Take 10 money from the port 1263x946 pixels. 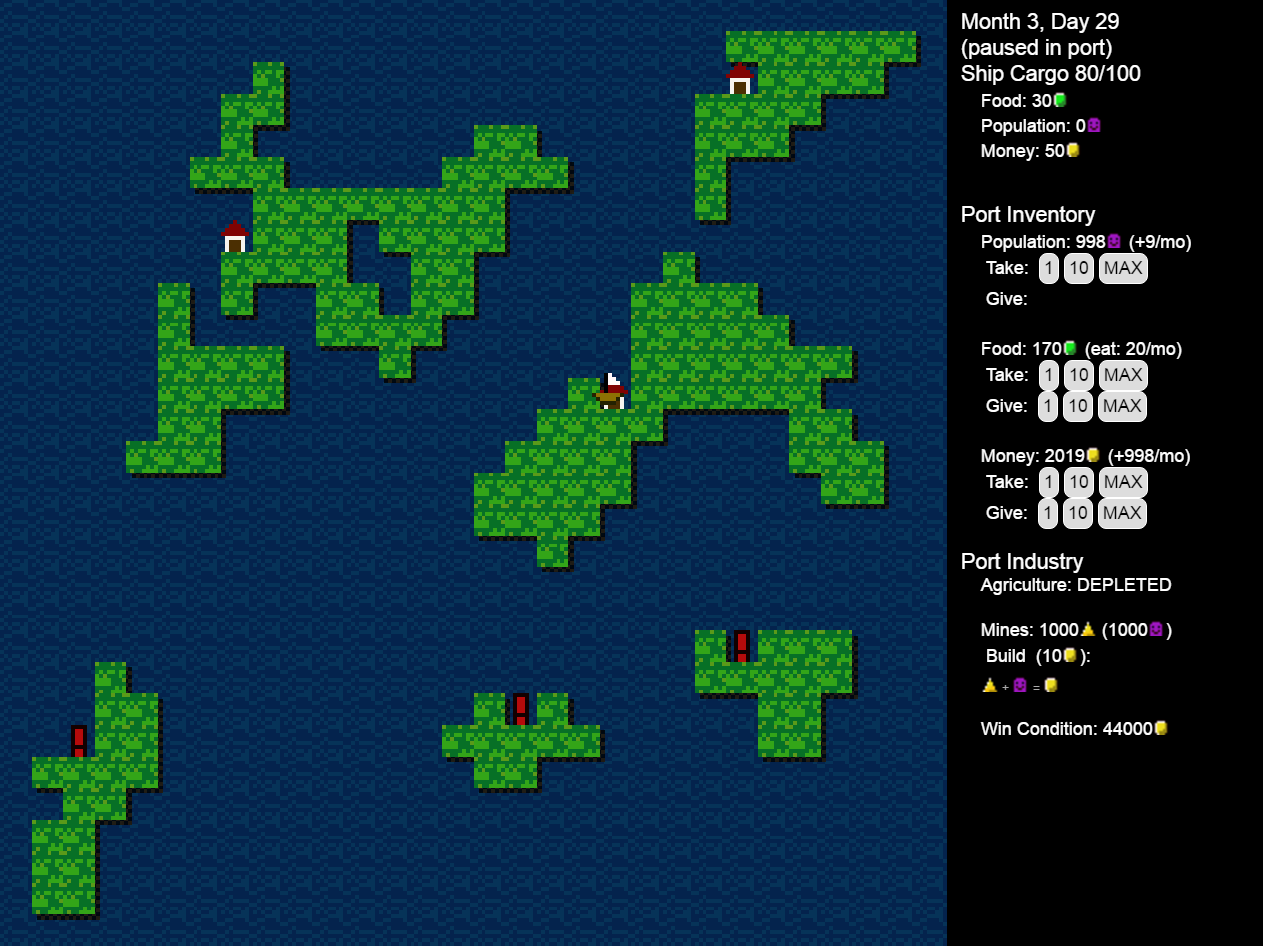pyautogui.click(x=1078, y=482)
